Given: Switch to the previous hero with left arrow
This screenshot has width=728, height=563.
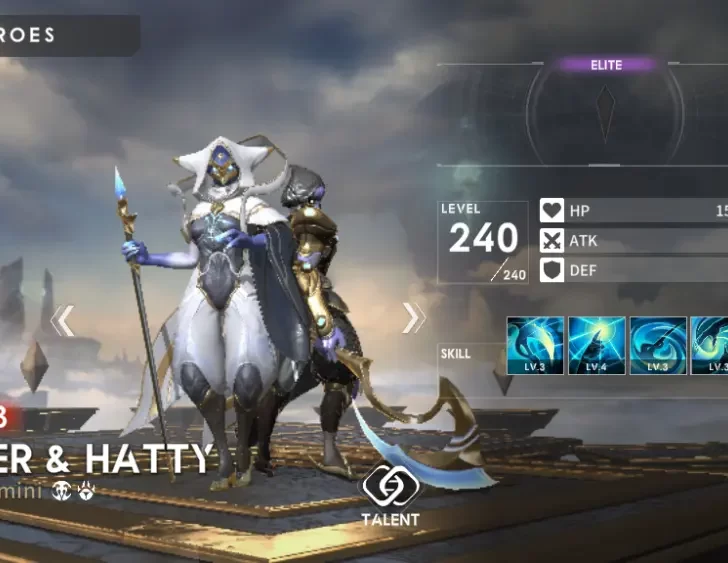Looking at the screenshot, I should coord(63,320).
